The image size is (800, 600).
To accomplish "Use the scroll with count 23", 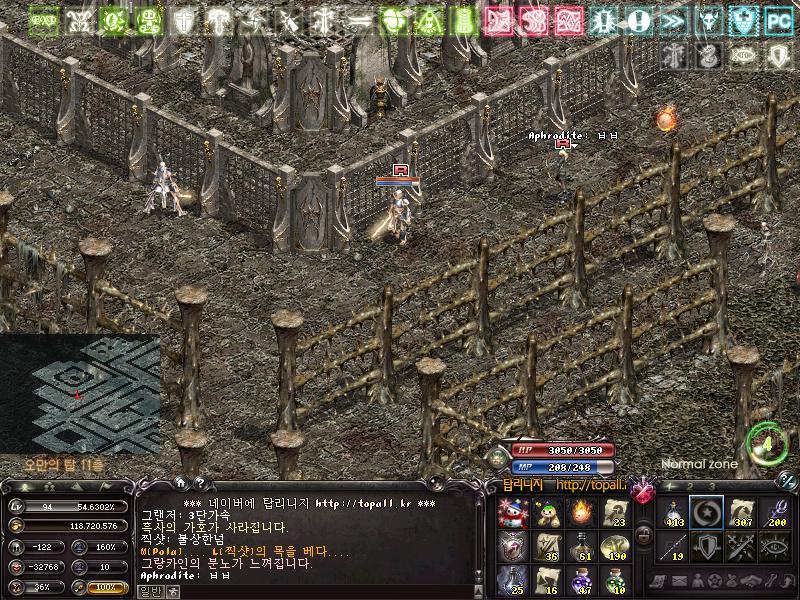I will [x=614, y=513].
